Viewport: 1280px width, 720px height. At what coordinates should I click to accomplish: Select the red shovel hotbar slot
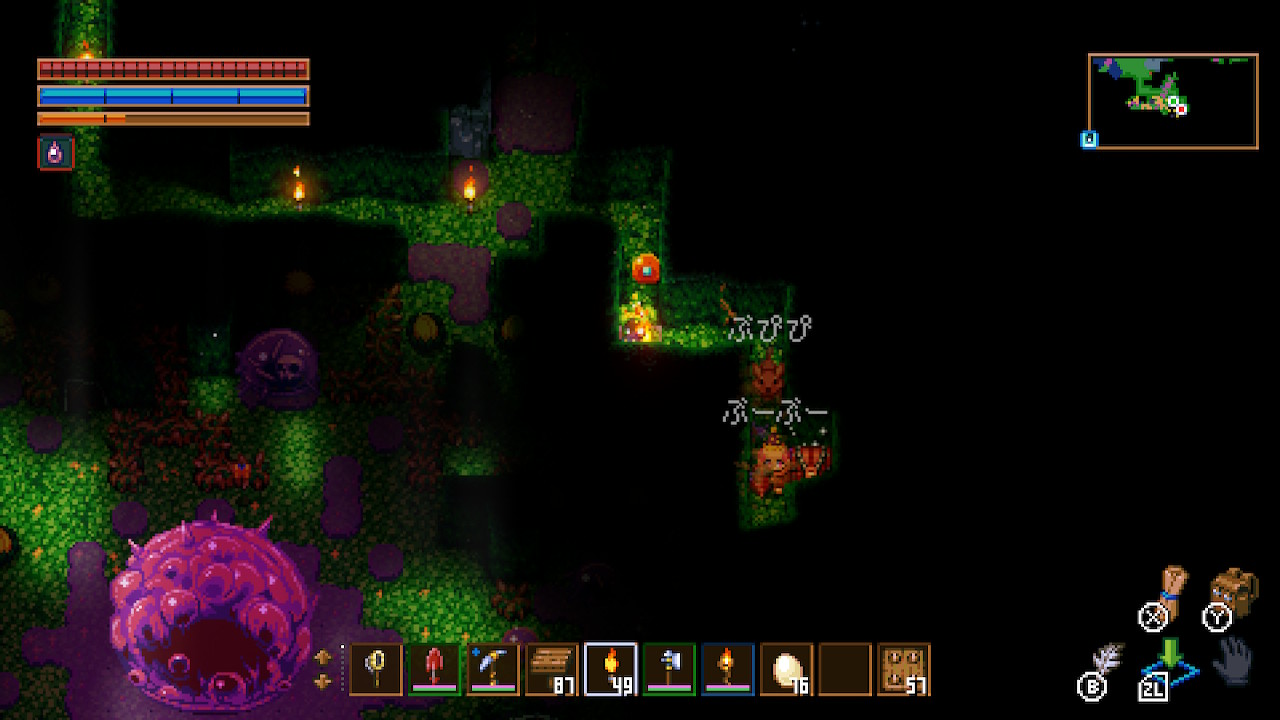coord(434,669)
